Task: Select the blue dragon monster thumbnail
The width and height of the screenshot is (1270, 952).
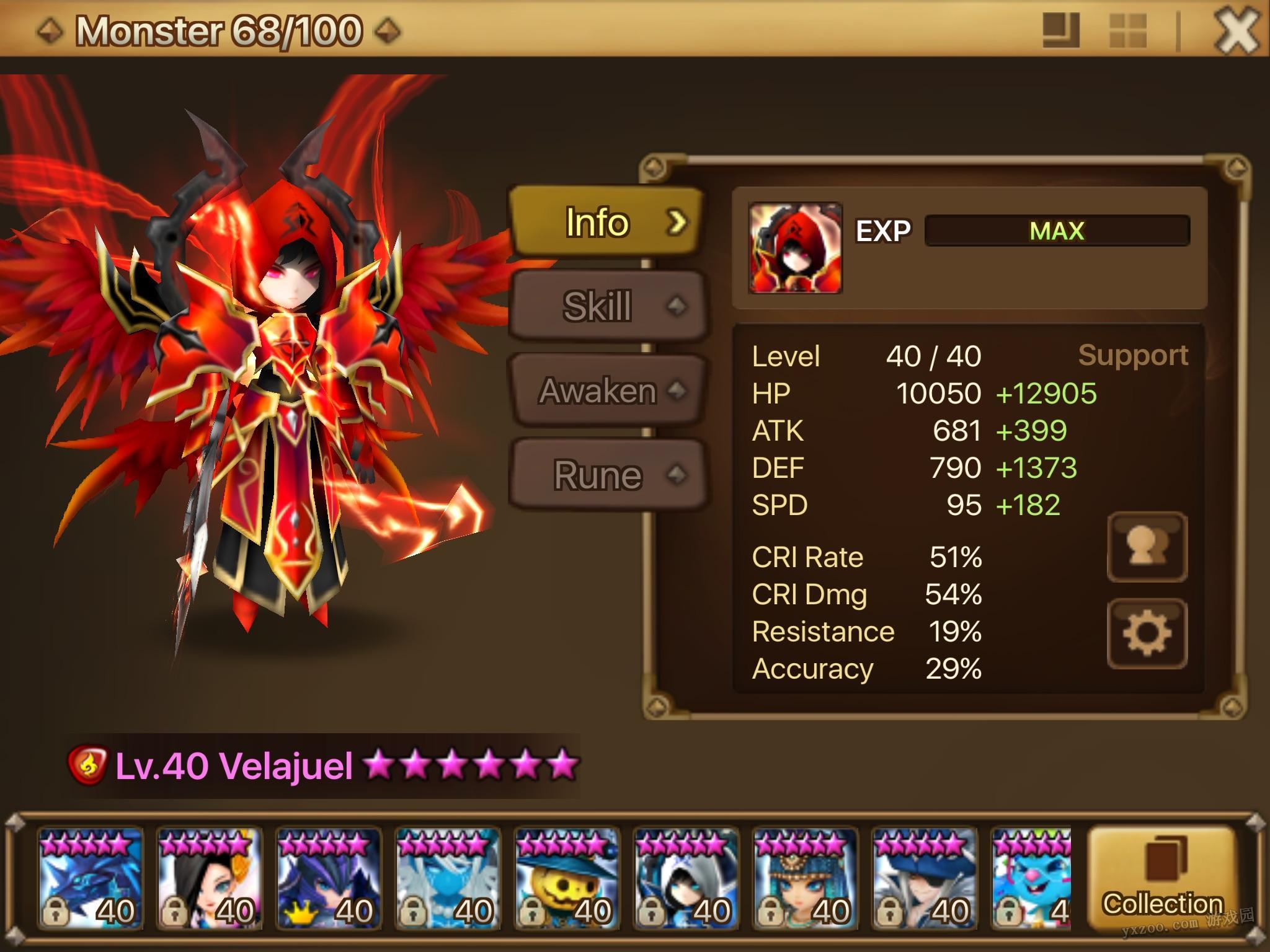Action: point(90,878)
